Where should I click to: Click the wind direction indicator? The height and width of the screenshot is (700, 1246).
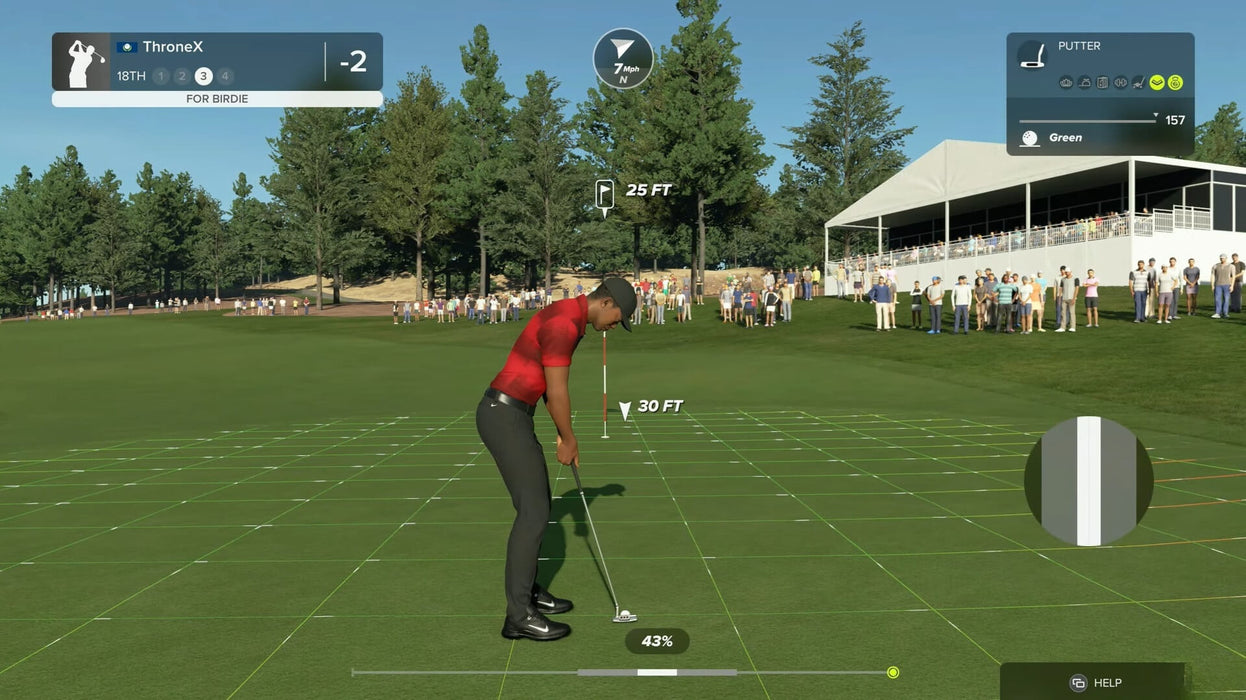coord(622,58)
